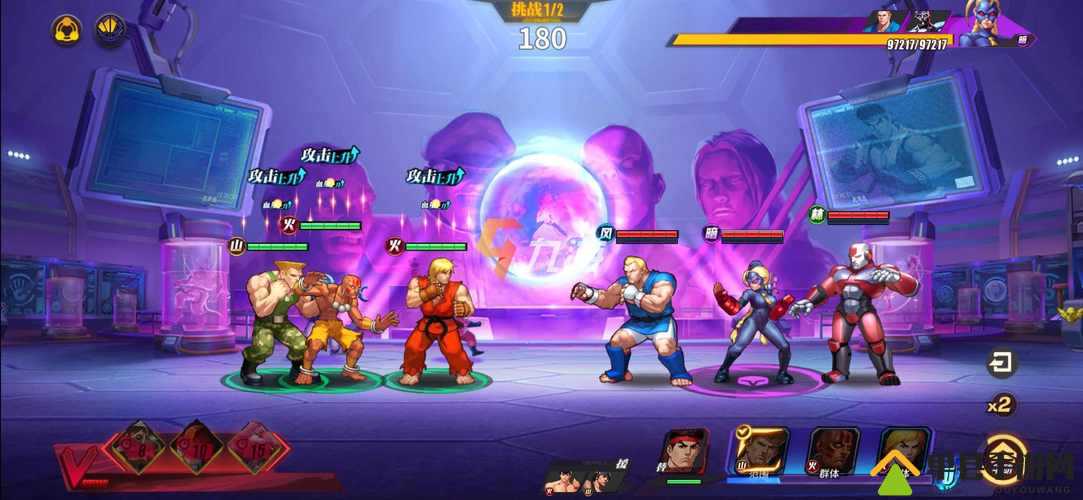Use the red skill costing 8
Image resolution: width=1083 pixels, height=500 pixels.
[136, 447]
